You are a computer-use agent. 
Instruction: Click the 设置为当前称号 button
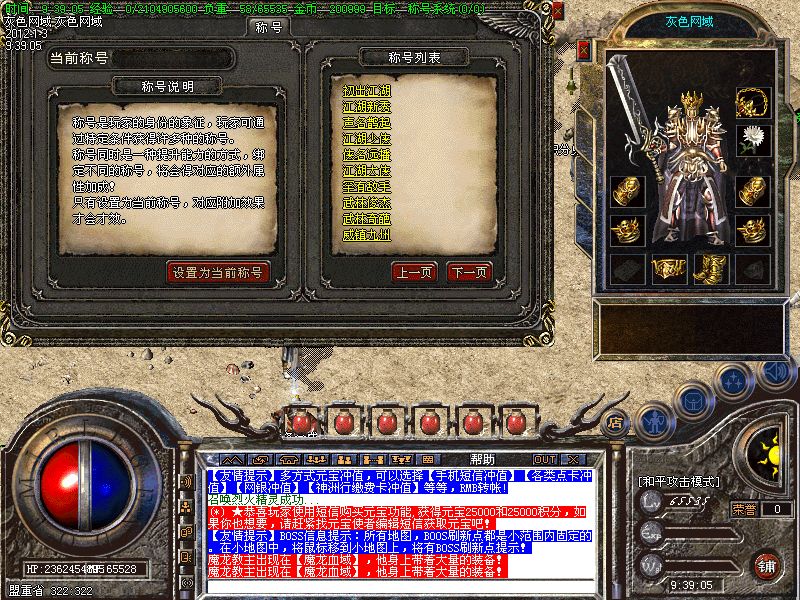pos(218,272)
